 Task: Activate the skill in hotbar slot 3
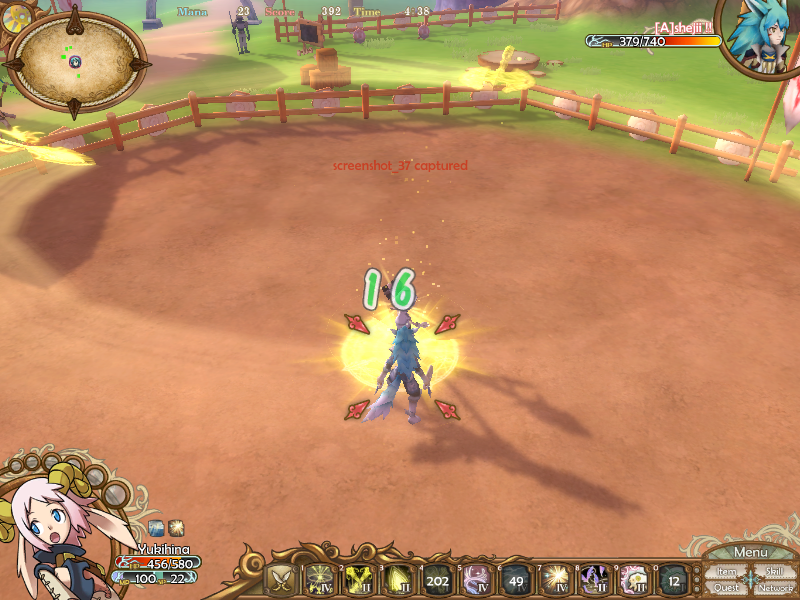point(398,579)
